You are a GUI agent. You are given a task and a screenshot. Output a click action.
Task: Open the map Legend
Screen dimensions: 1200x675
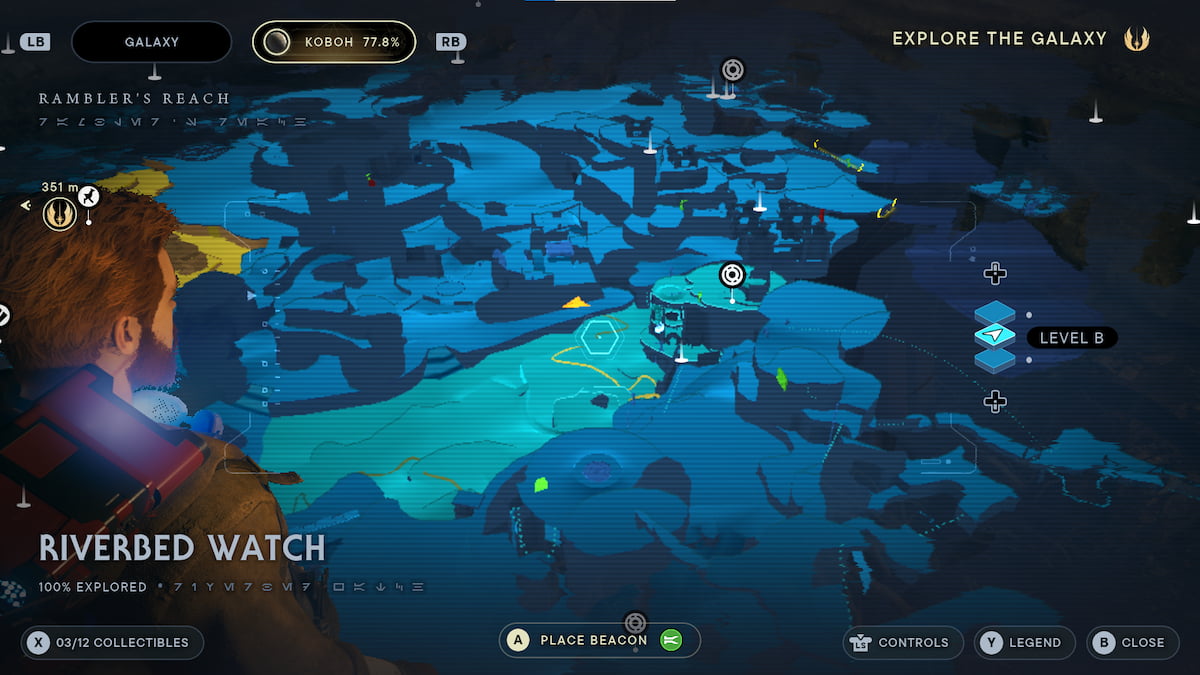coord(1024,642)
